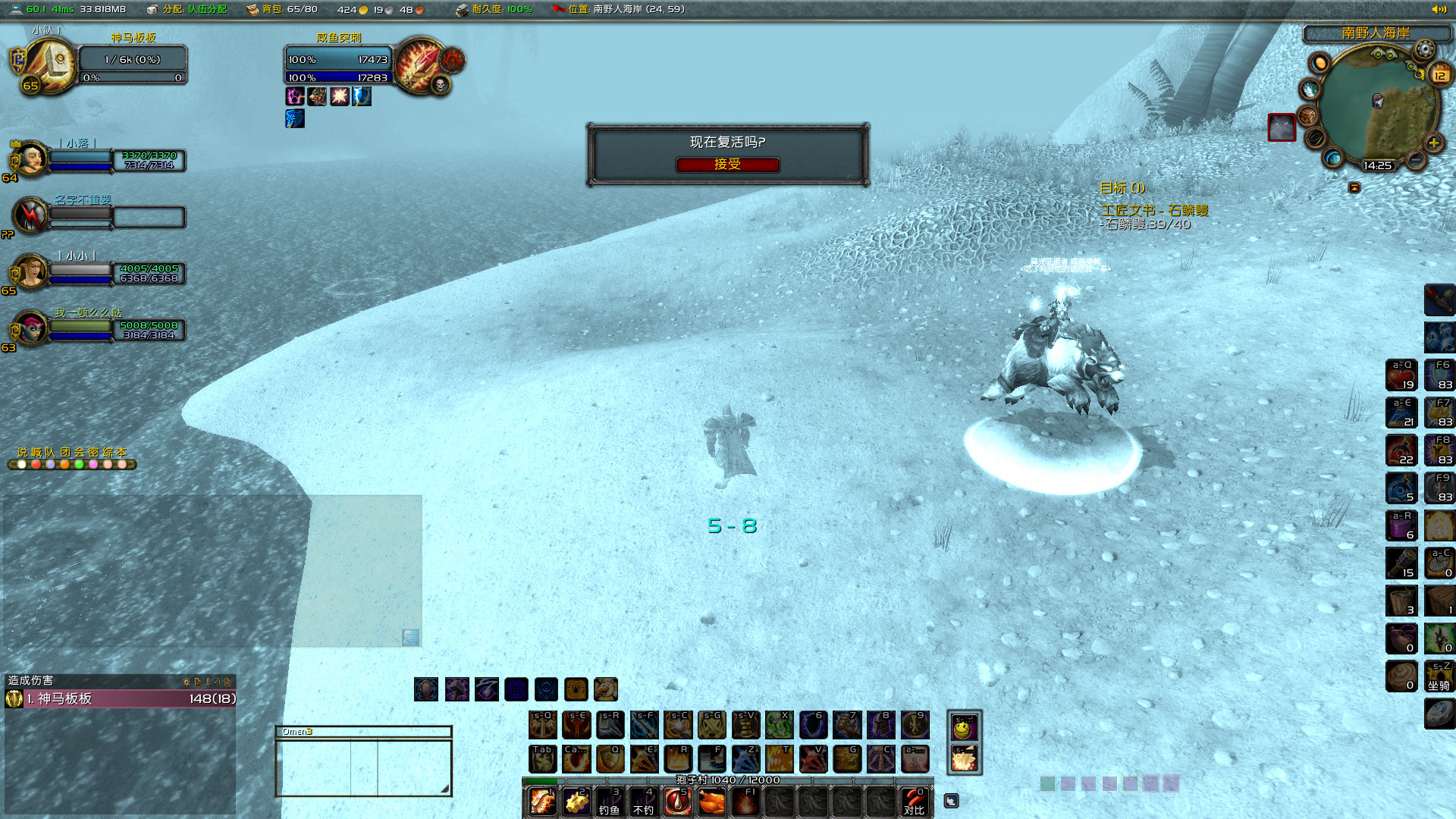The width and height of the screenshot is (1456, 819).
Task: Switch to the 团 chat tab
Action: pos(65,452)
